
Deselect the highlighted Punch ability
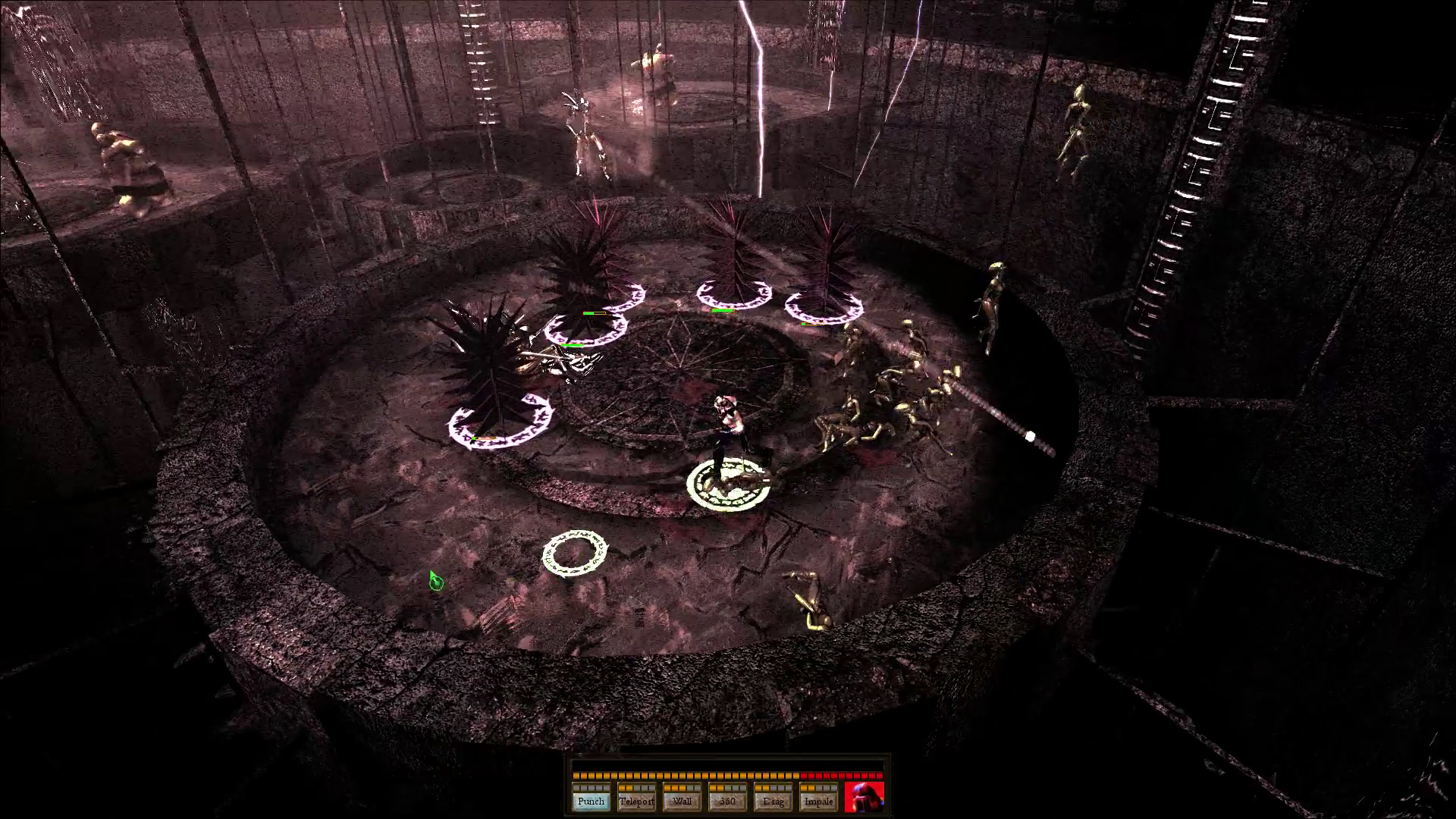591,801
